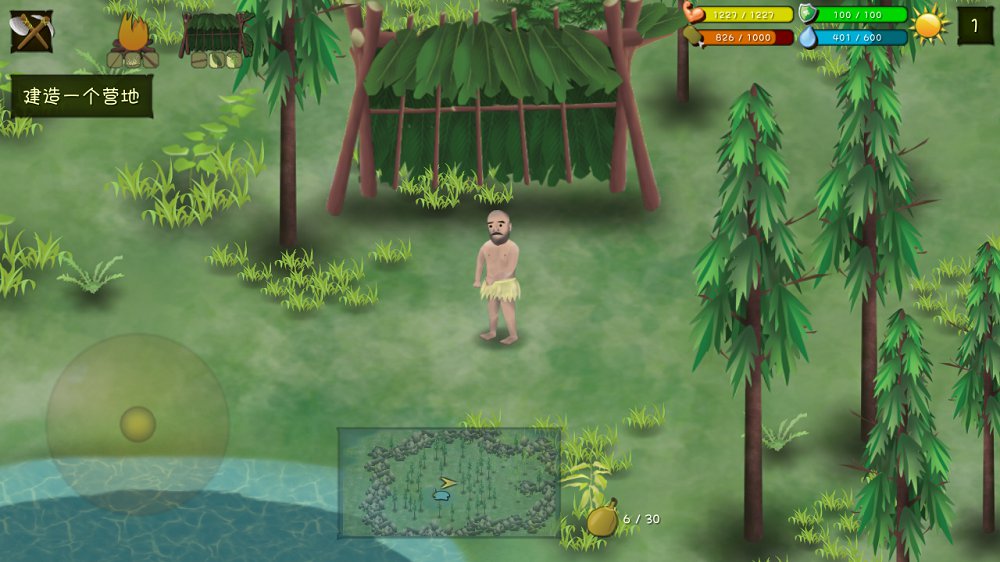Tap the sun daytime icon
1000x562 pixels.
(929, 25)
